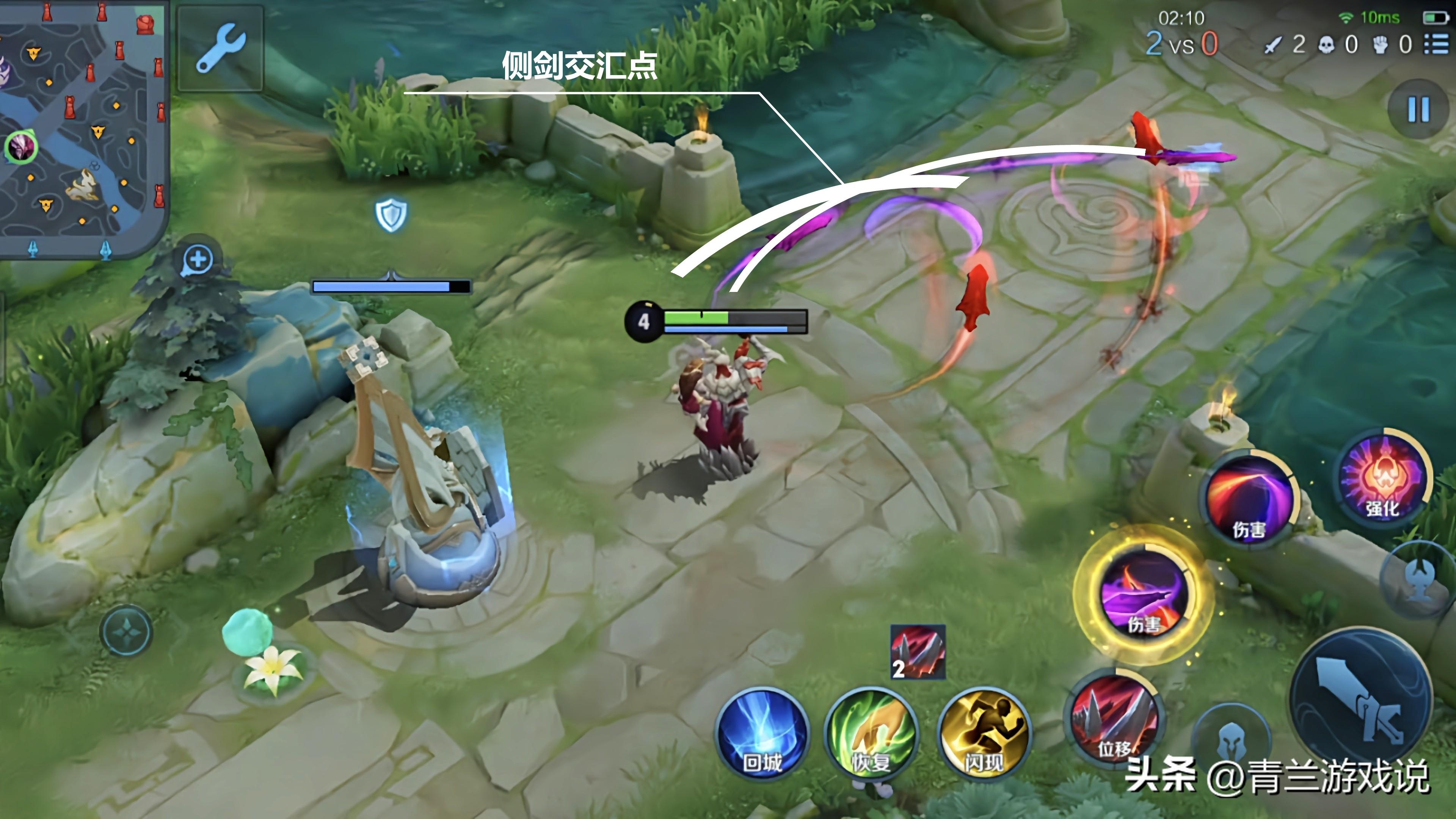Open the scoreboard list icon
The width and height of the screenshot is (1456, 819).
[1436, 44]
